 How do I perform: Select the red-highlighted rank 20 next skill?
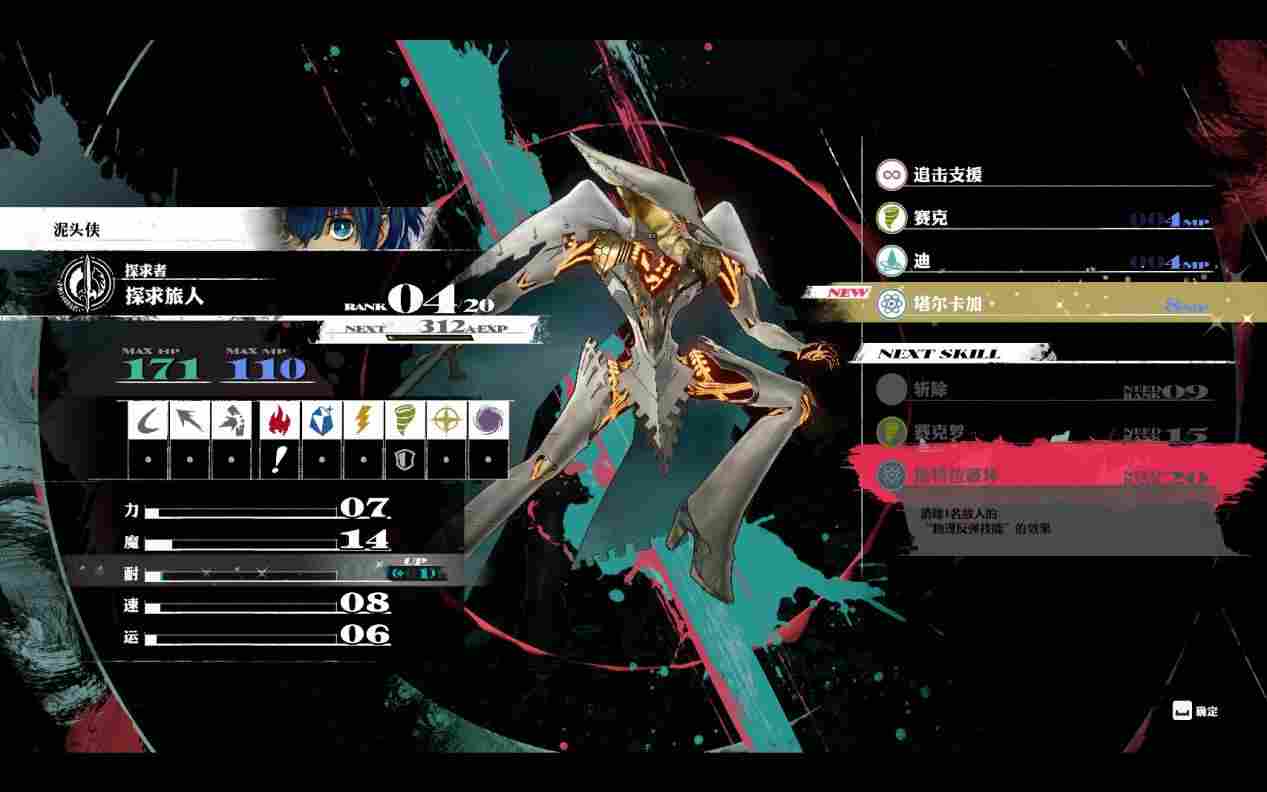pyautogui.click(x=1040, y=475)
